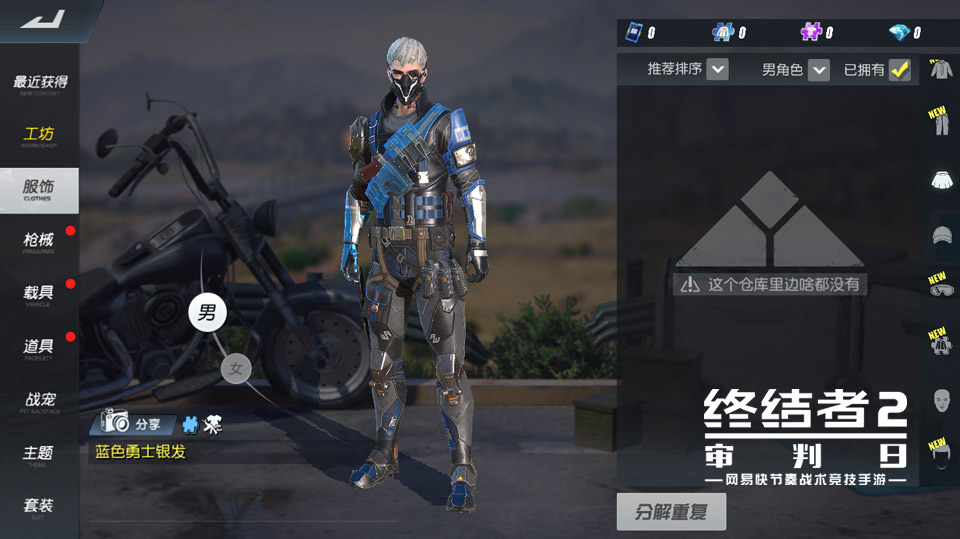Pick the goggles category icon

pyautogui.click(x=940, y=290)
